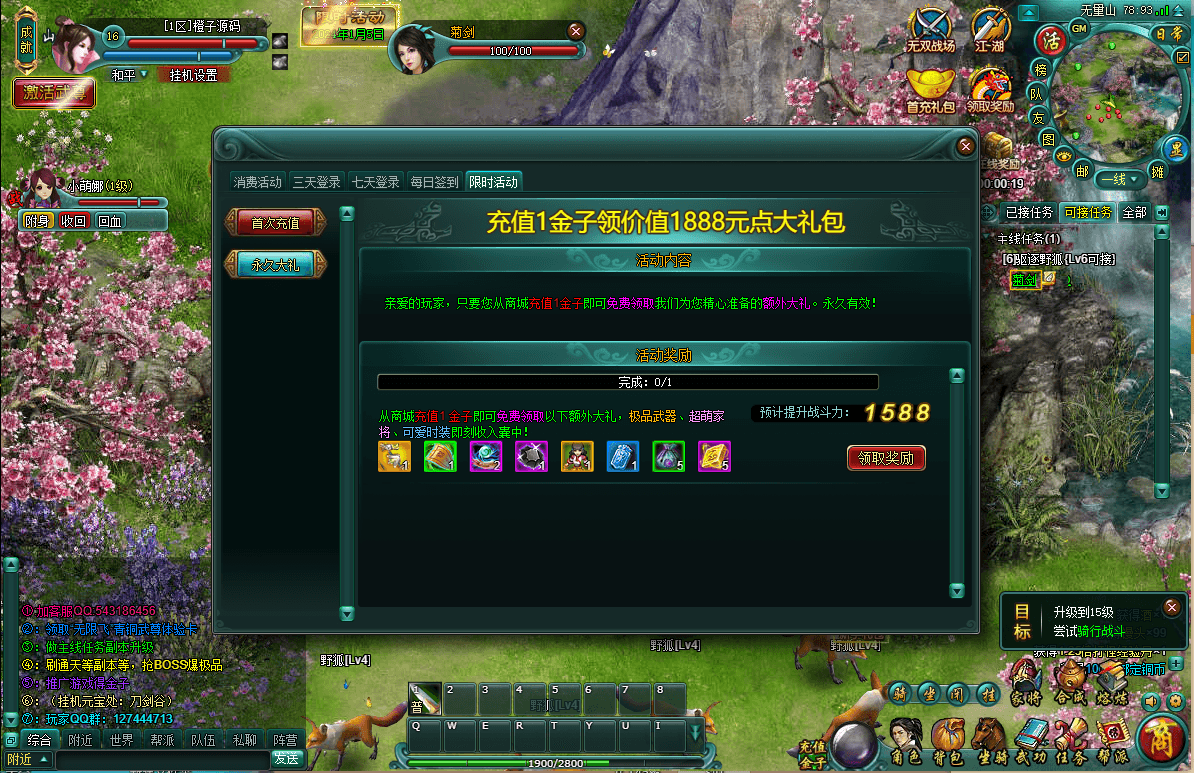Open the 首充礼包 gold ingot gift pack
The width and height of the screenshot is (1194, 773).
(931, 88)
